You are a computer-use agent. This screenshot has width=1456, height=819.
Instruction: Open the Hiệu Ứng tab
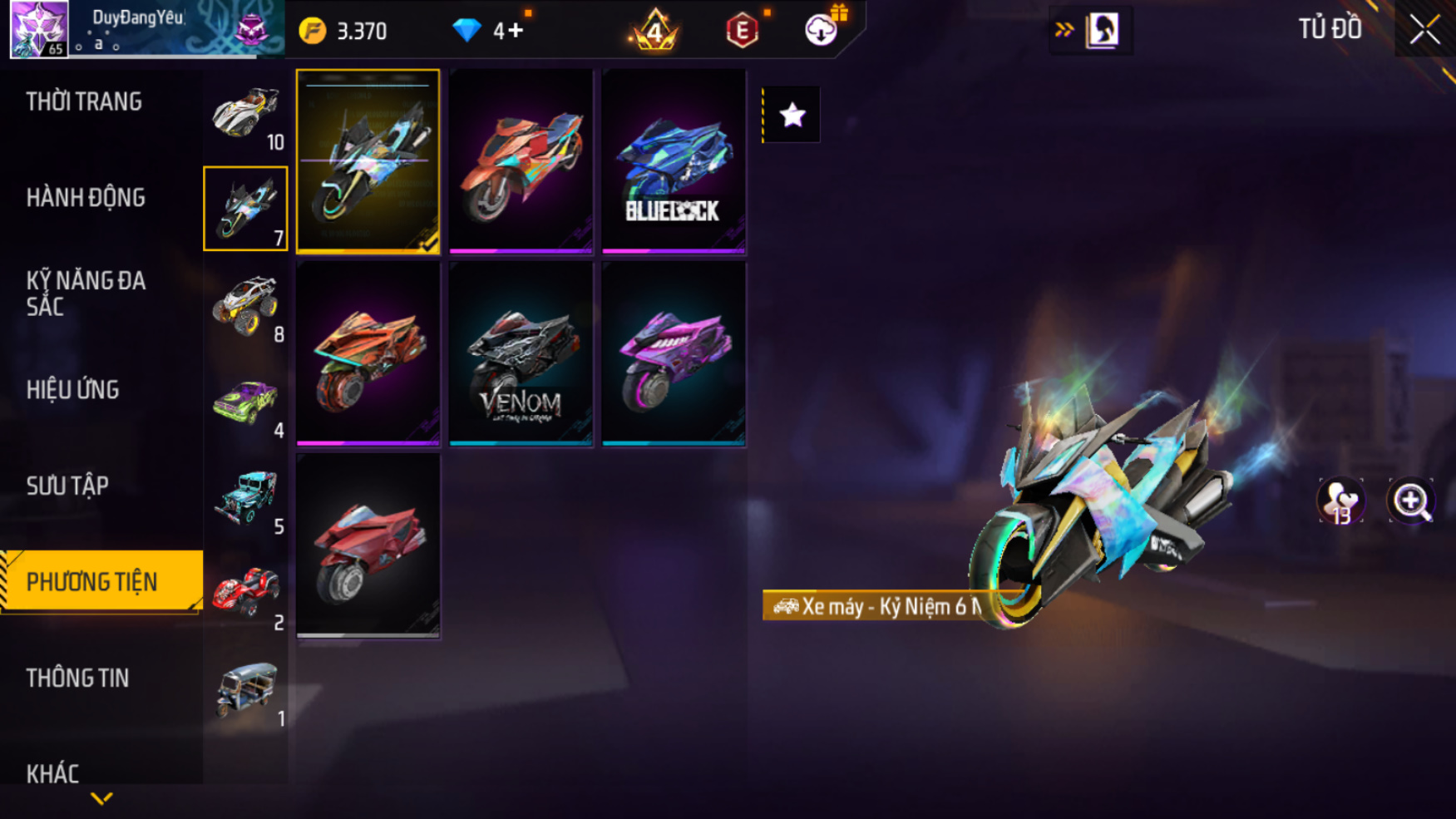click(x=73, y=390)
